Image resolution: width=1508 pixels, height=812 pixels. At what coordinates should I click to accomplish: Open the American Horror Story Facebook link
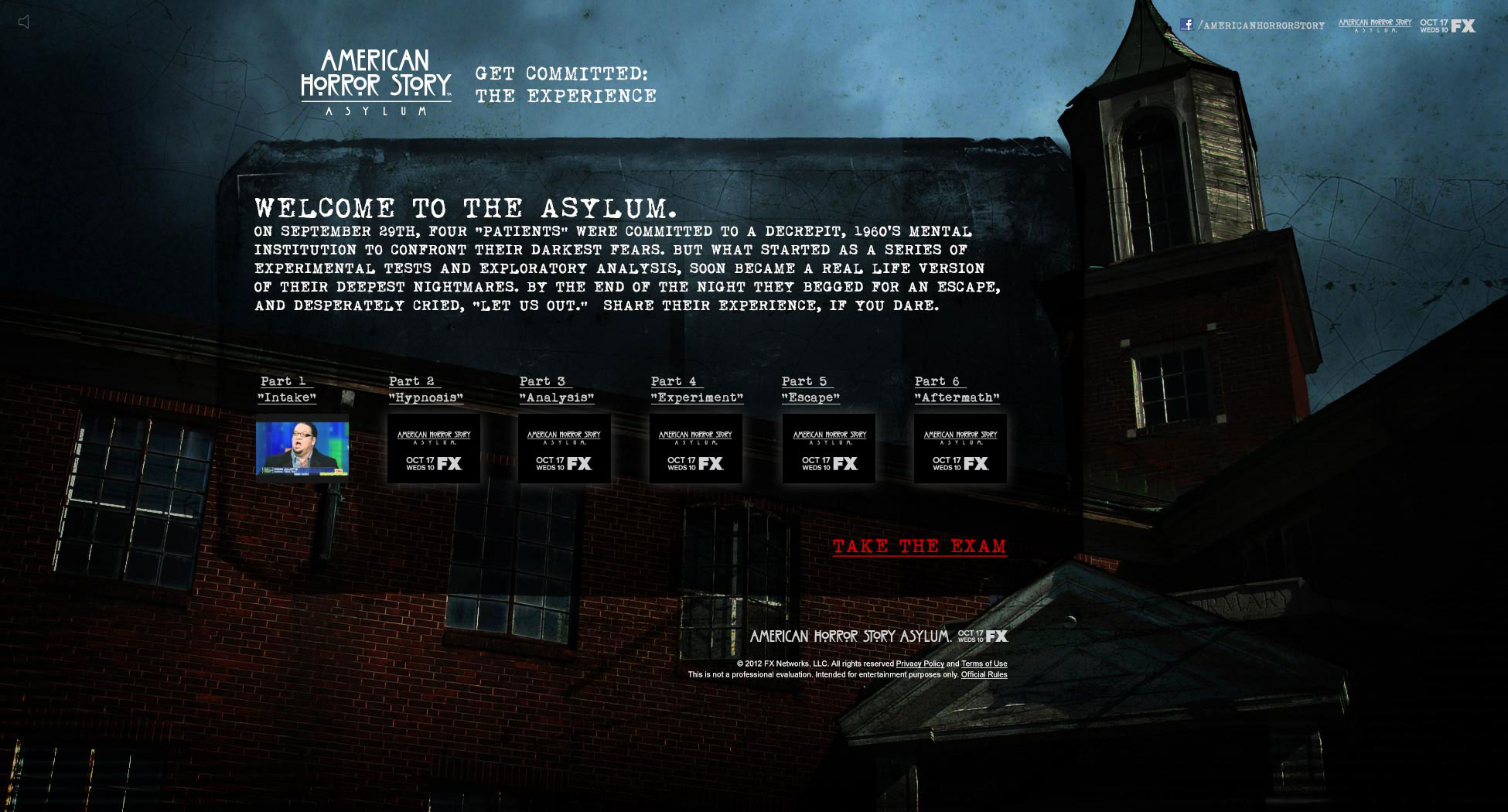click(x=1253, y=26)
